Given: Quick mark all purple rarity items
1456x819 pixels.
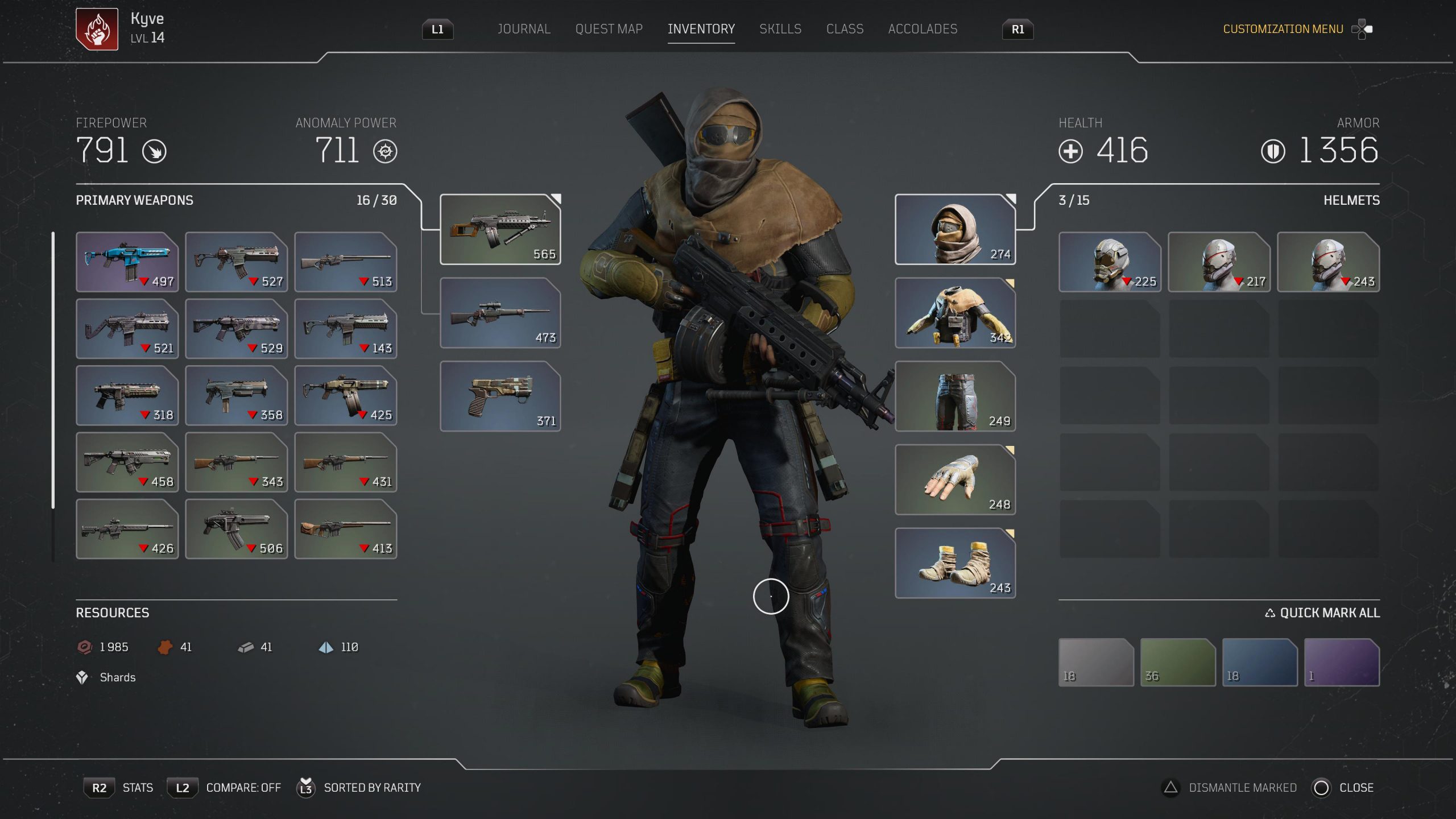Looking at the screenshot, I should 1341,662.
